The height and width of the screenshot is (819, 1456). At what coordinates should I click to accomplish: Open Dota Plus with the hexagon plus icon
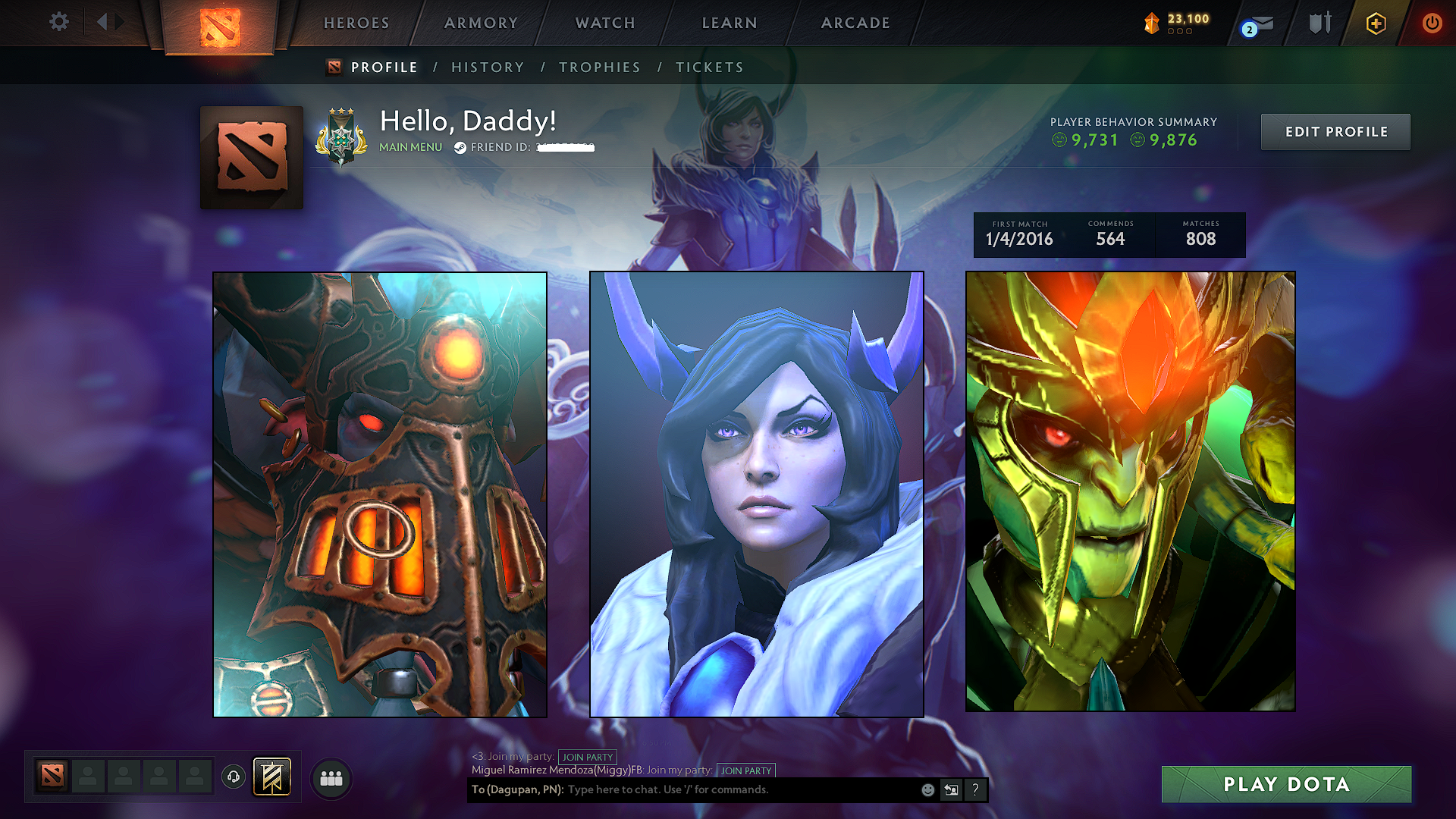click(1376, 24)
